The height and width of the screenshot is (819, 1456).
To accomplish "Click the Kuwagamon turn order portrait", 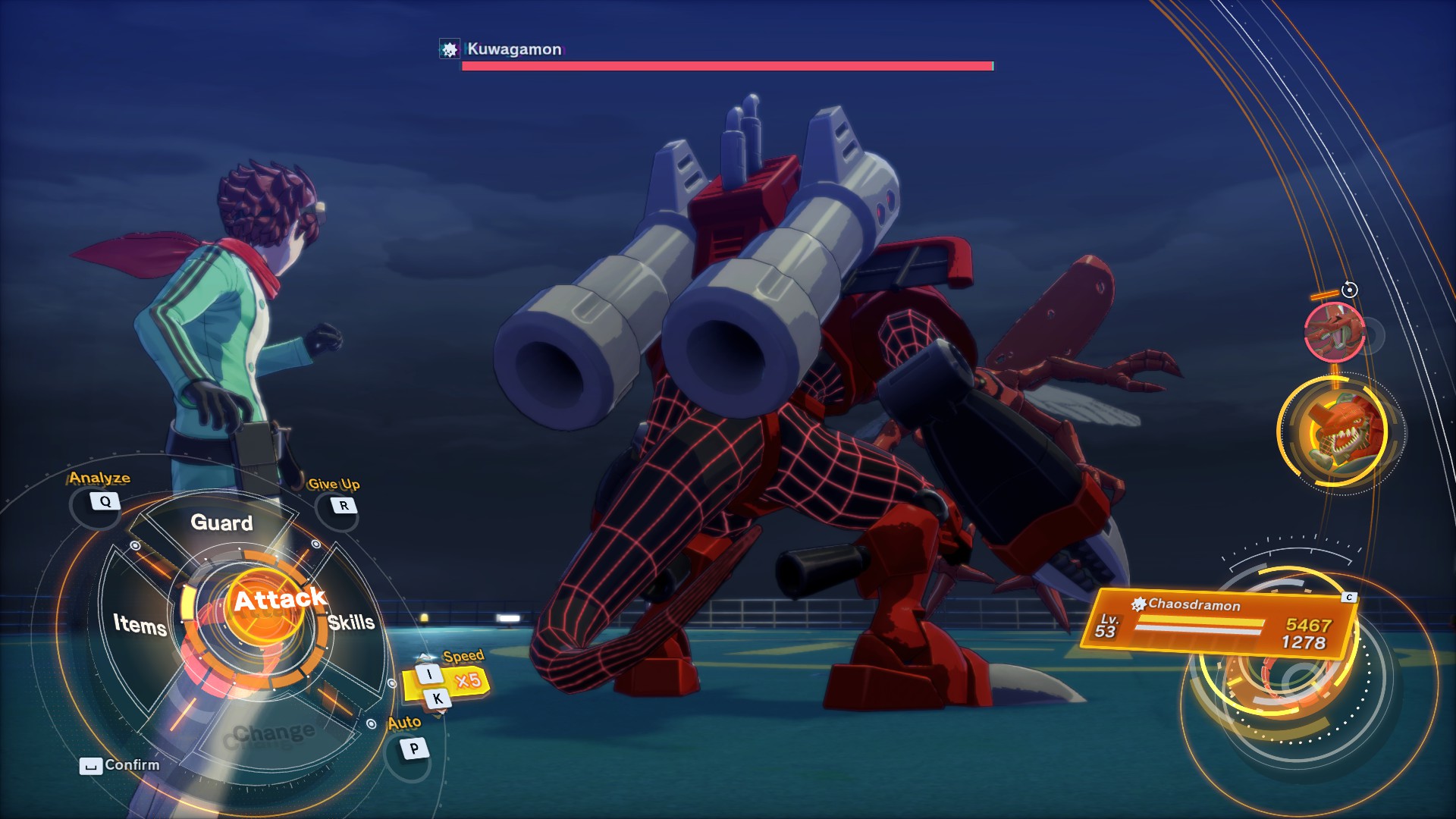I will (1333, 332).
